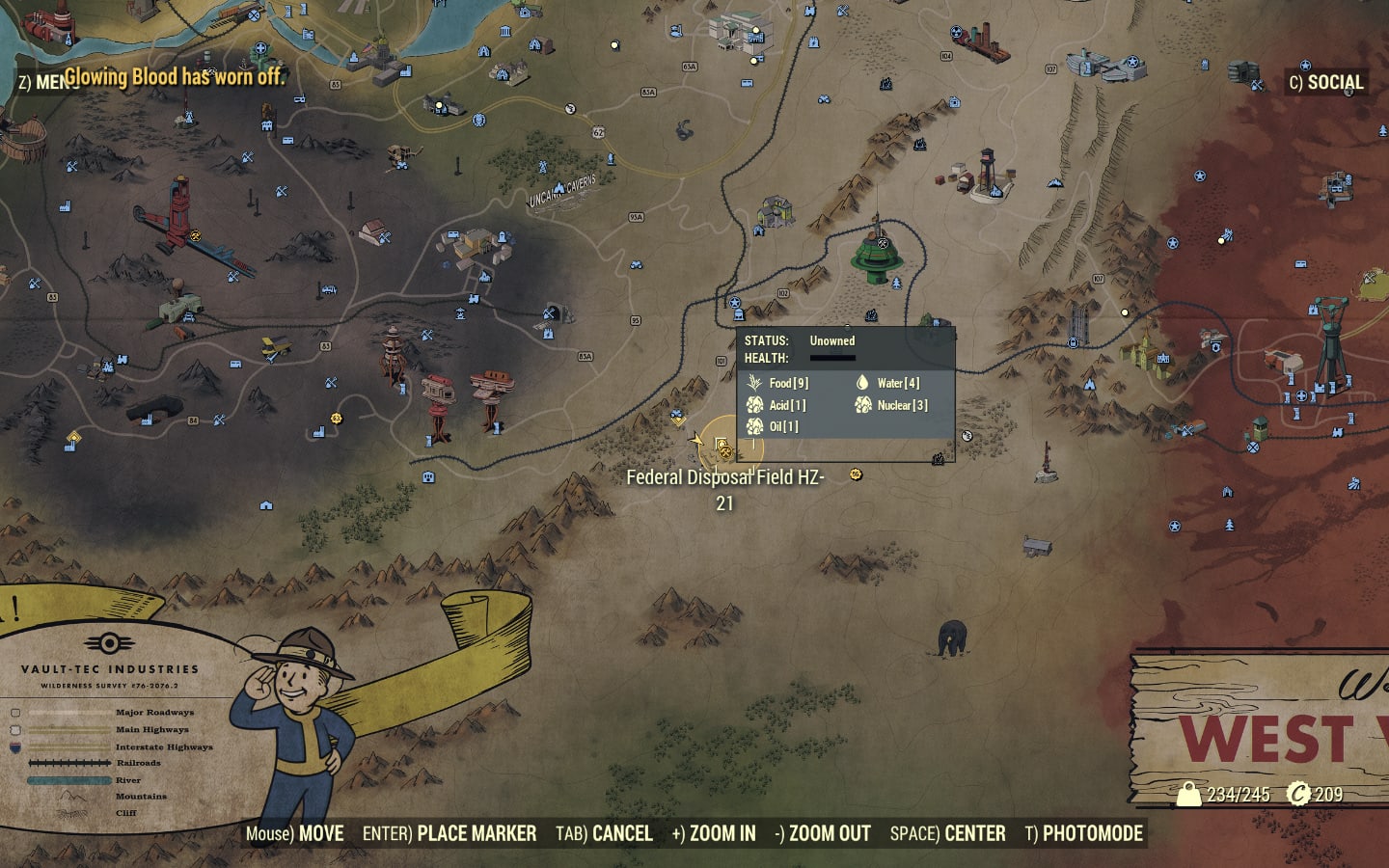Cancel out of the map
1389x868 pixels.
click(x=604, y=834)
